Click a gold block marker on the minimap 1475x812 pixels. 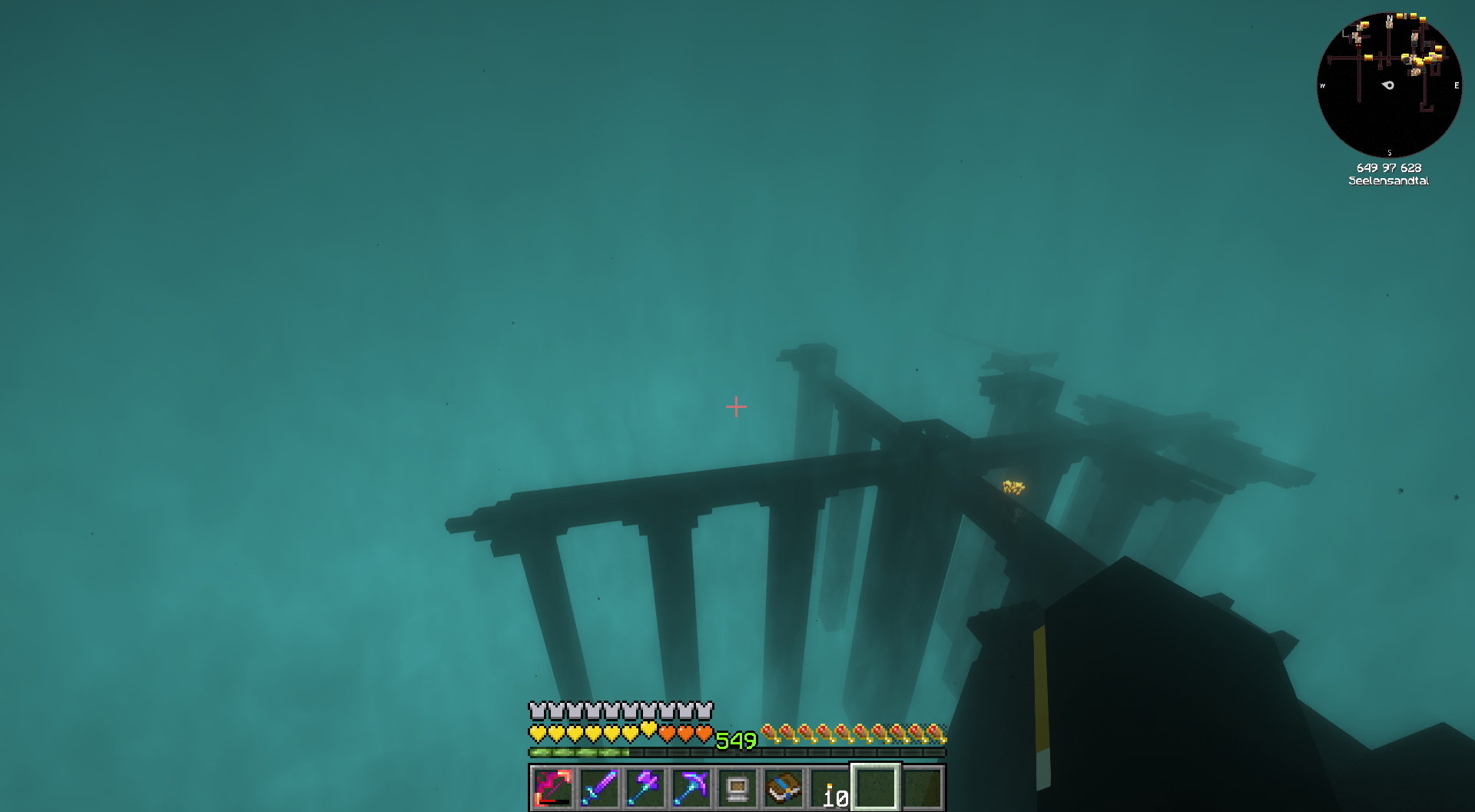pos(1367,56)
